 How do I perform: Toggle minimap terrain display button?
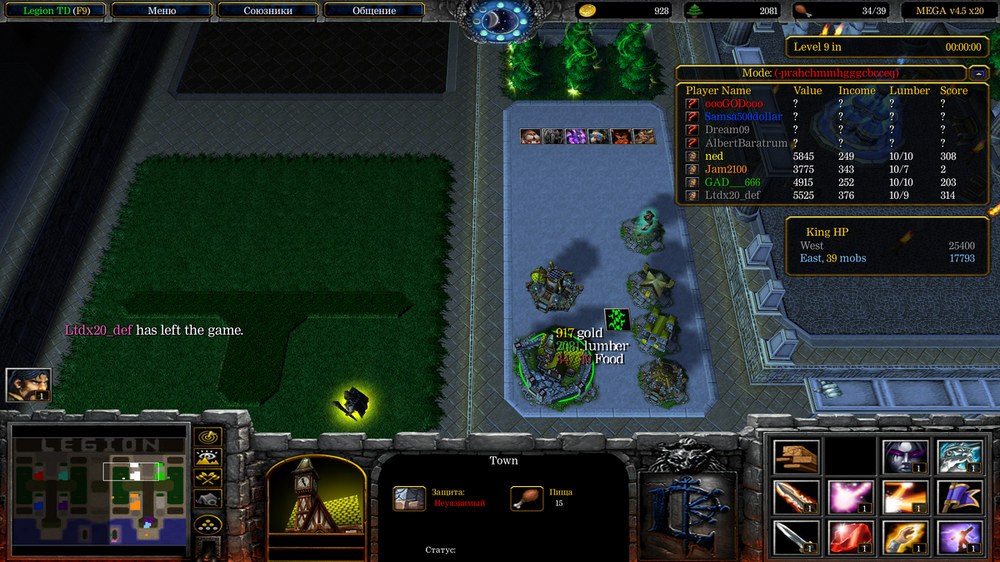208,459
